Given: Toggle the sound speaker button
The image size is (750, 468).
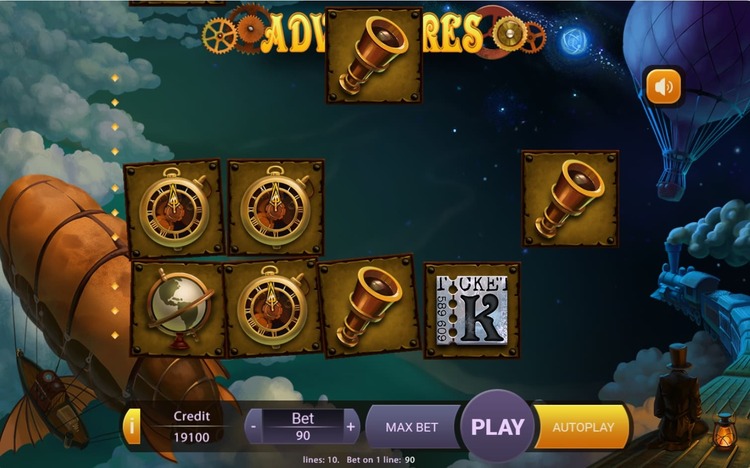Looking at the screenshot, I should [x=662, y=87].
